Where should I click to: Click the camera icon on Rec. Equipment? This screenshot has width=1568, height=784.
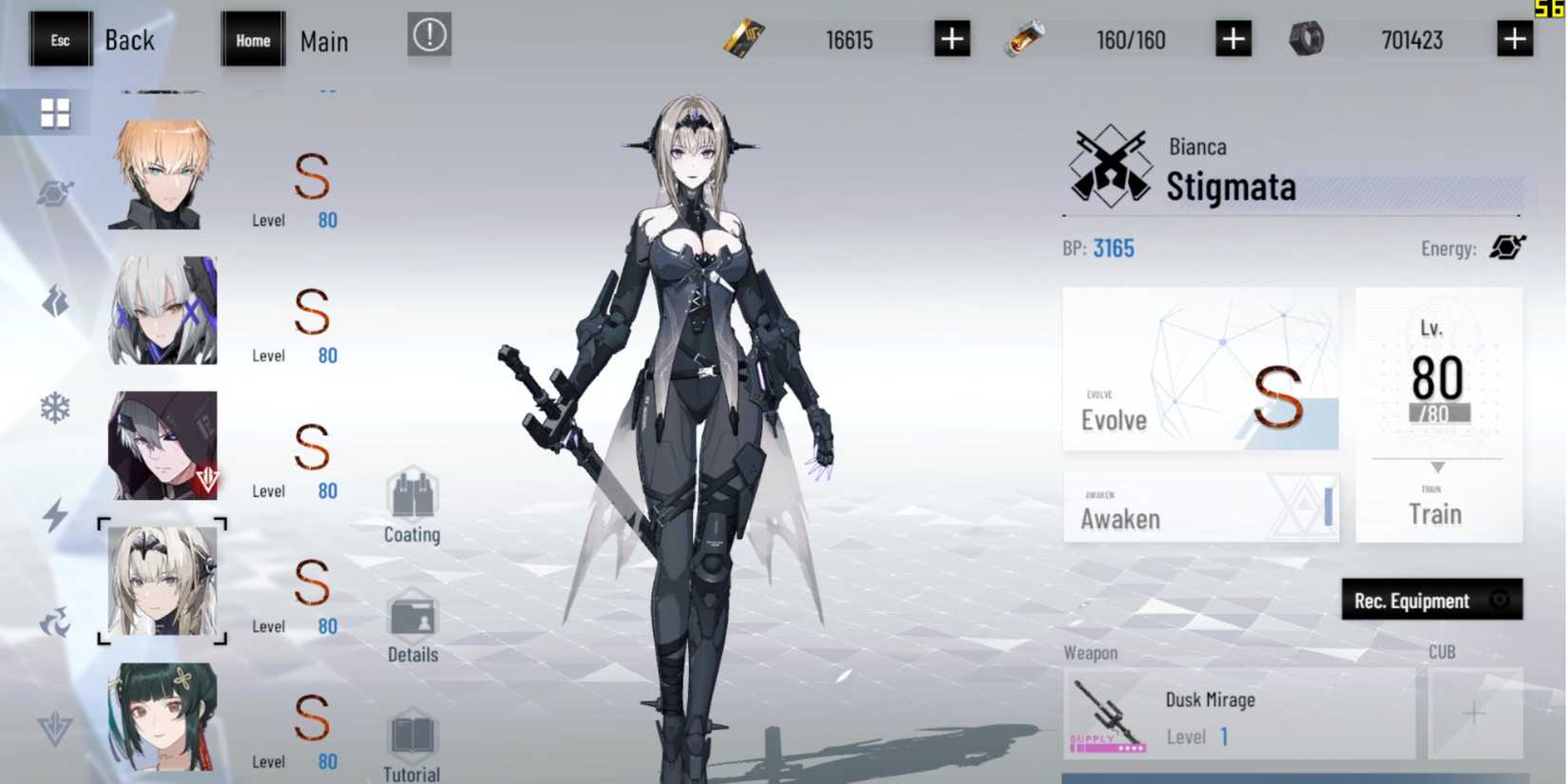point(1501,601)
